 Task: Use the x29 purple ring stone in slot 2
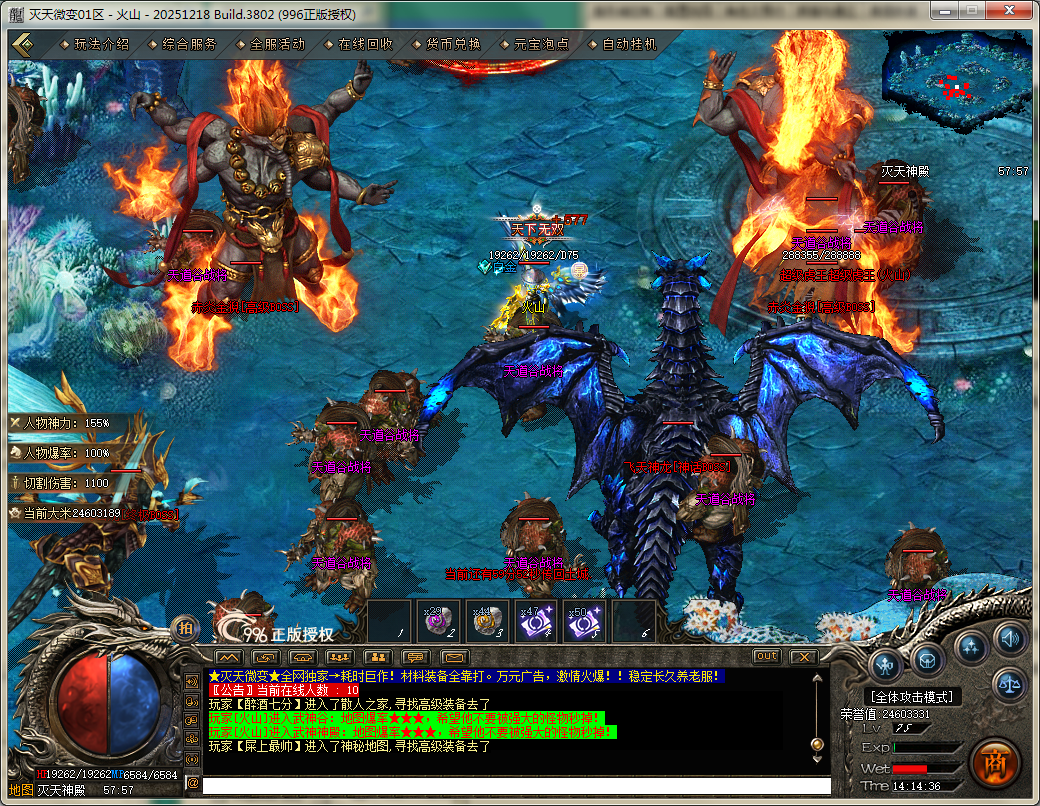pyautogui.click(x=438, y=622)
